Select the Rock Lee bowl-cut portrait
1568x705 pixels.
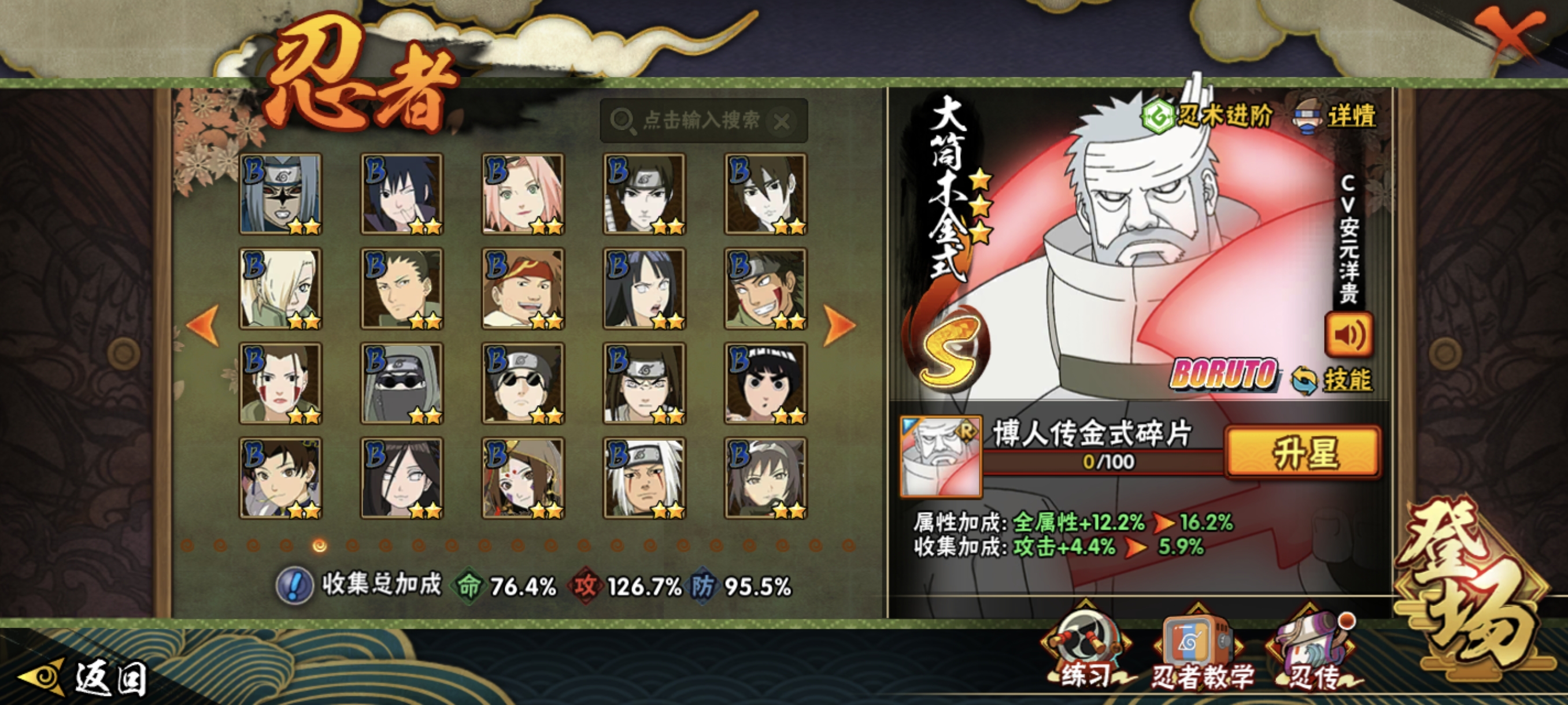(x=765, y=383)
